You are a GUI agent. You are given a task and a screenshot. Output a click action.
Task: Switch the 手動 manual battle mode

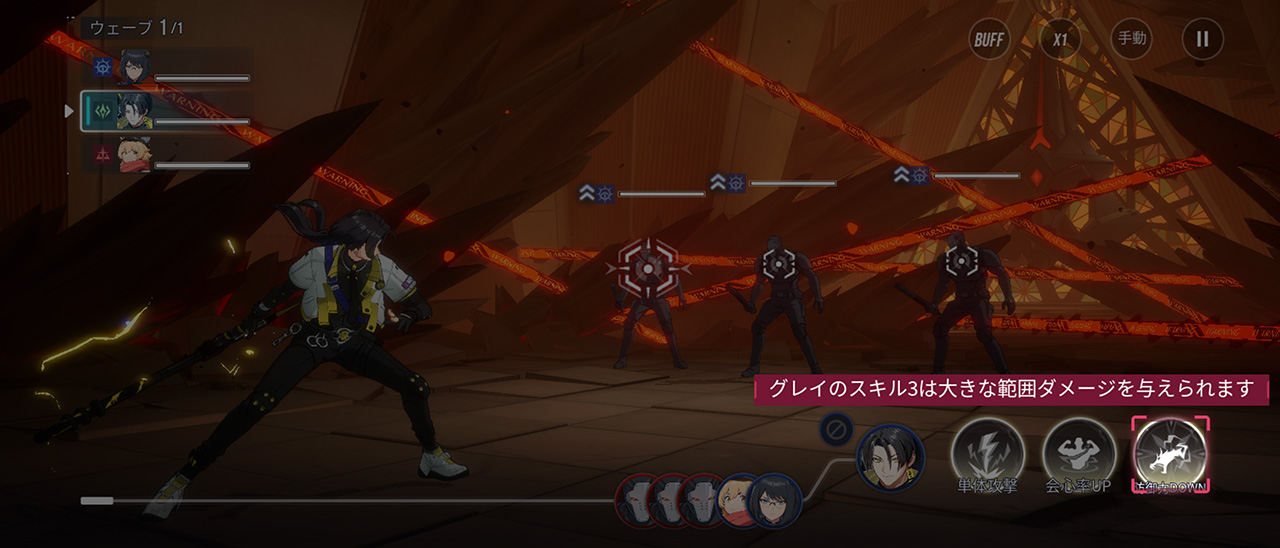point(1131,40)
